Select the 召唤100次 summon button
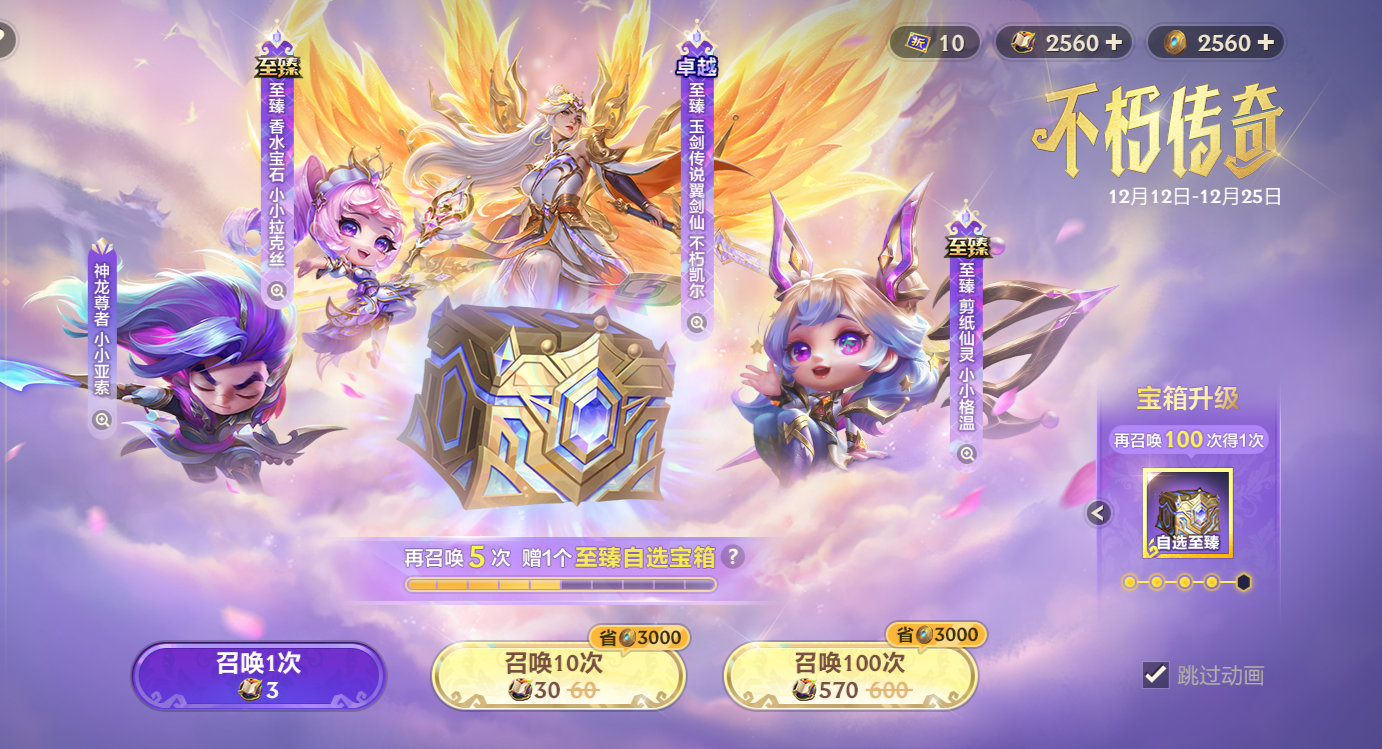1382x749 pixels. 850,675
